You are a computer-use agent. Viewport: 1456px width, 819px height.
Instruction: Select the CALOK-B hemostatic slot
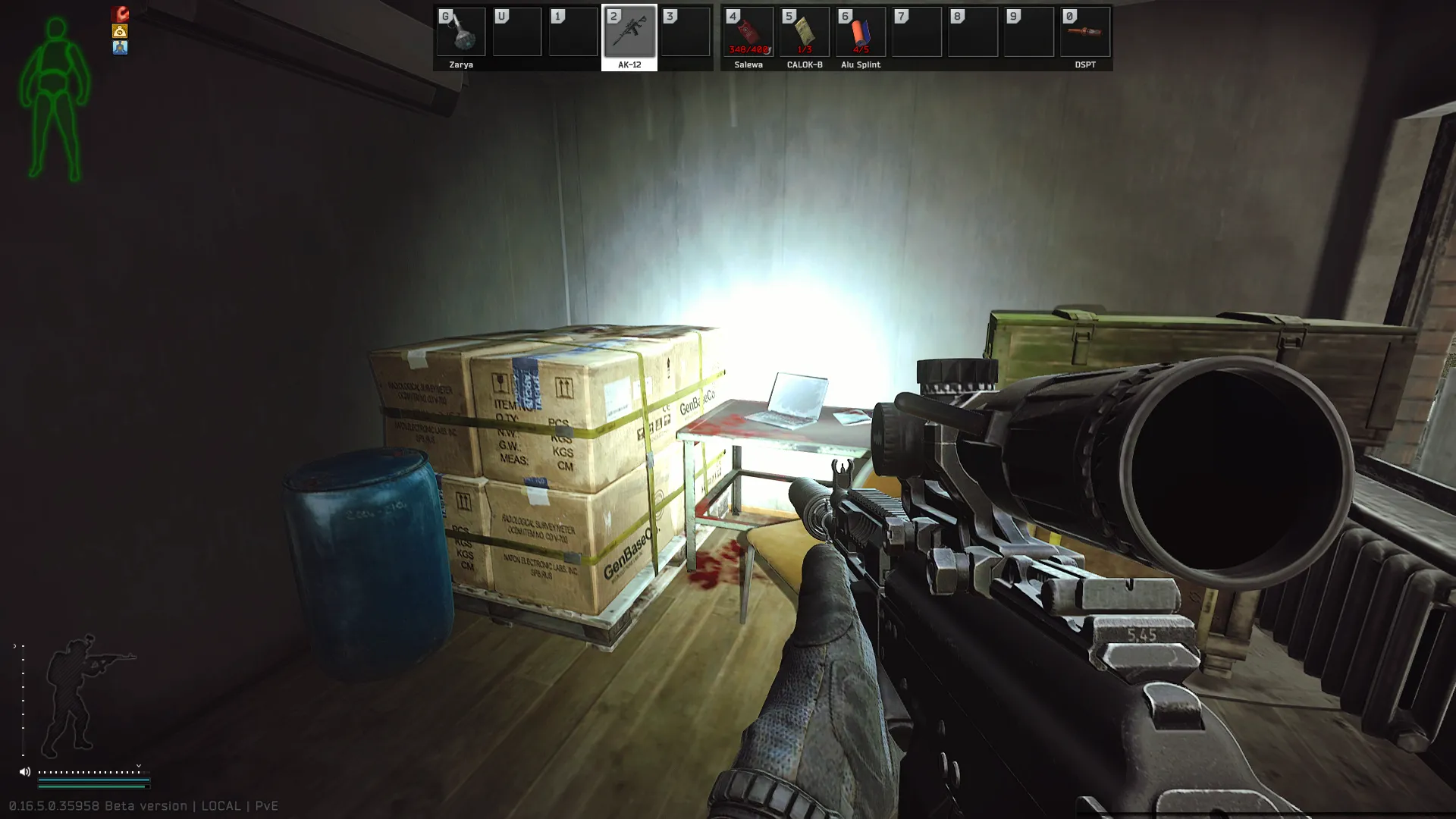tap(804, 33)
